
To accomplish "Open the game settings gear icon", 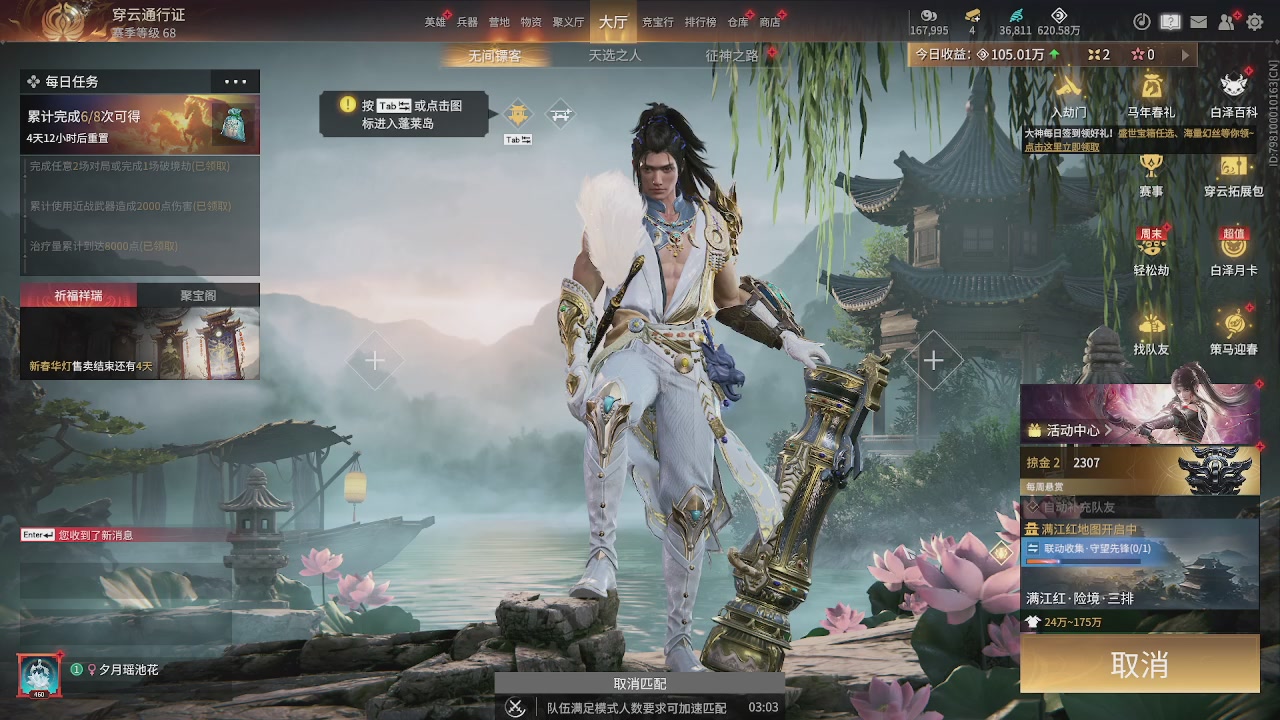I will [1255, 22].
